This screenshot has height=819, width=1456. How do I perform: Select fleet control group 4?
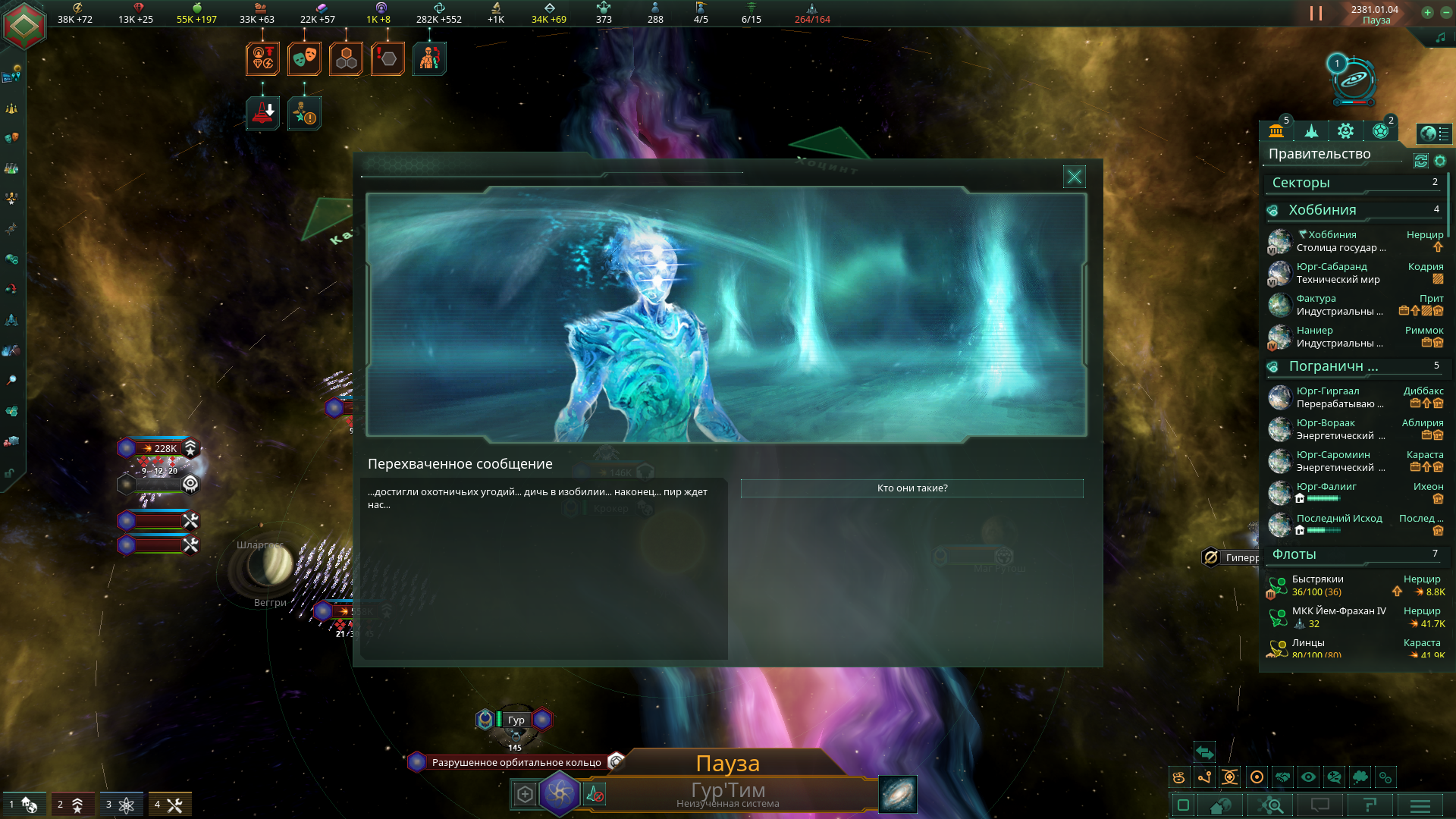tap(169, 805)
